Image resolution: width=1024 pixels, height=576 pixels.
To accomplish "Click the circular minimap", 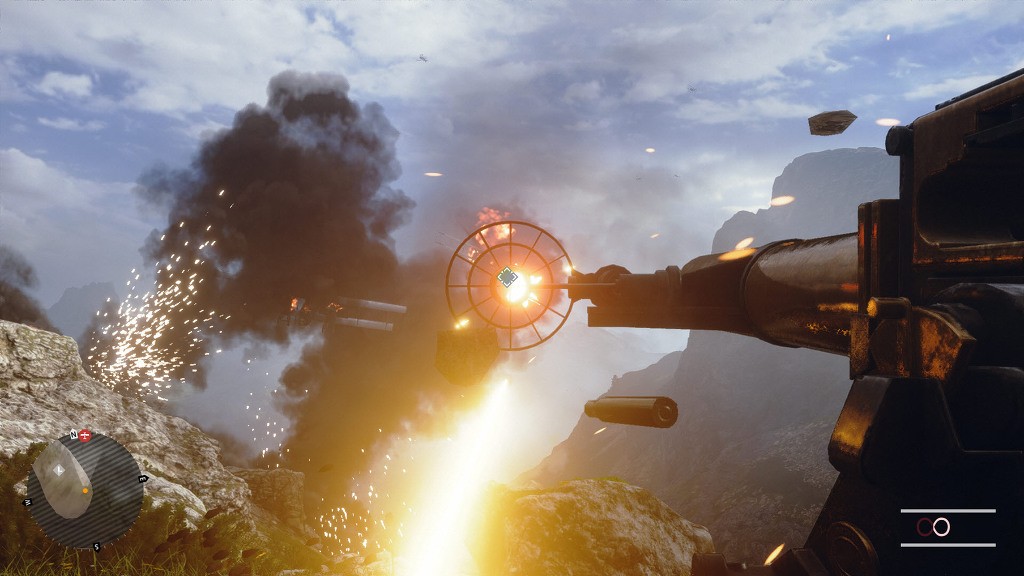I will tap(84, 490).
